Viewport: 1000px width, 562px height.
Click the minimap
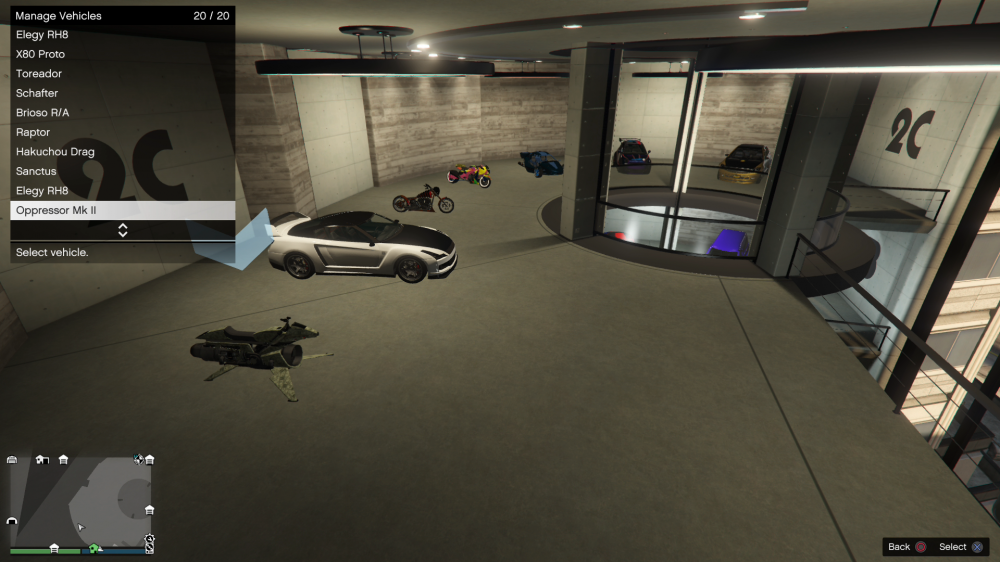tap(80, 503)
